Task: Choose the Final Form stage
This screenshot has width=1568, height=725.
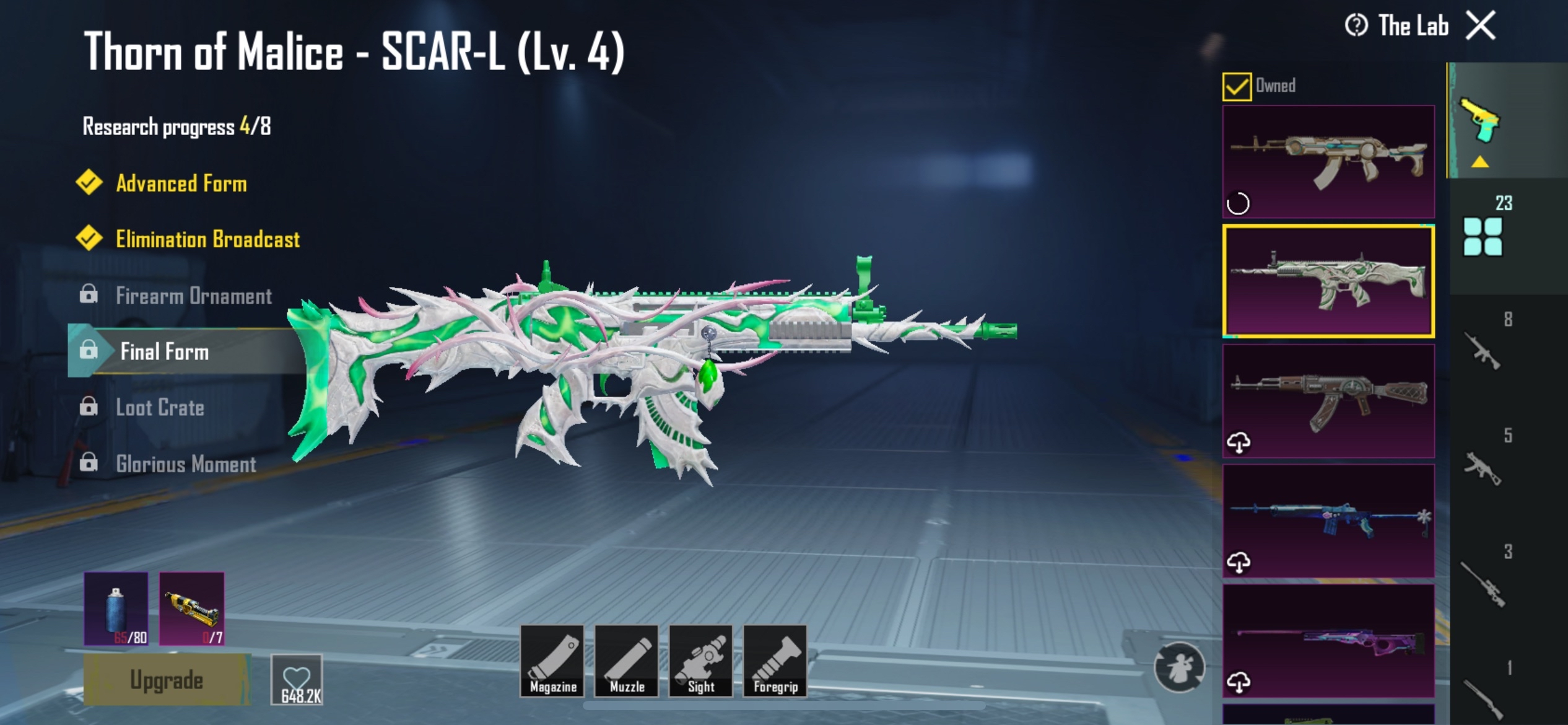Action: (165, 351)
